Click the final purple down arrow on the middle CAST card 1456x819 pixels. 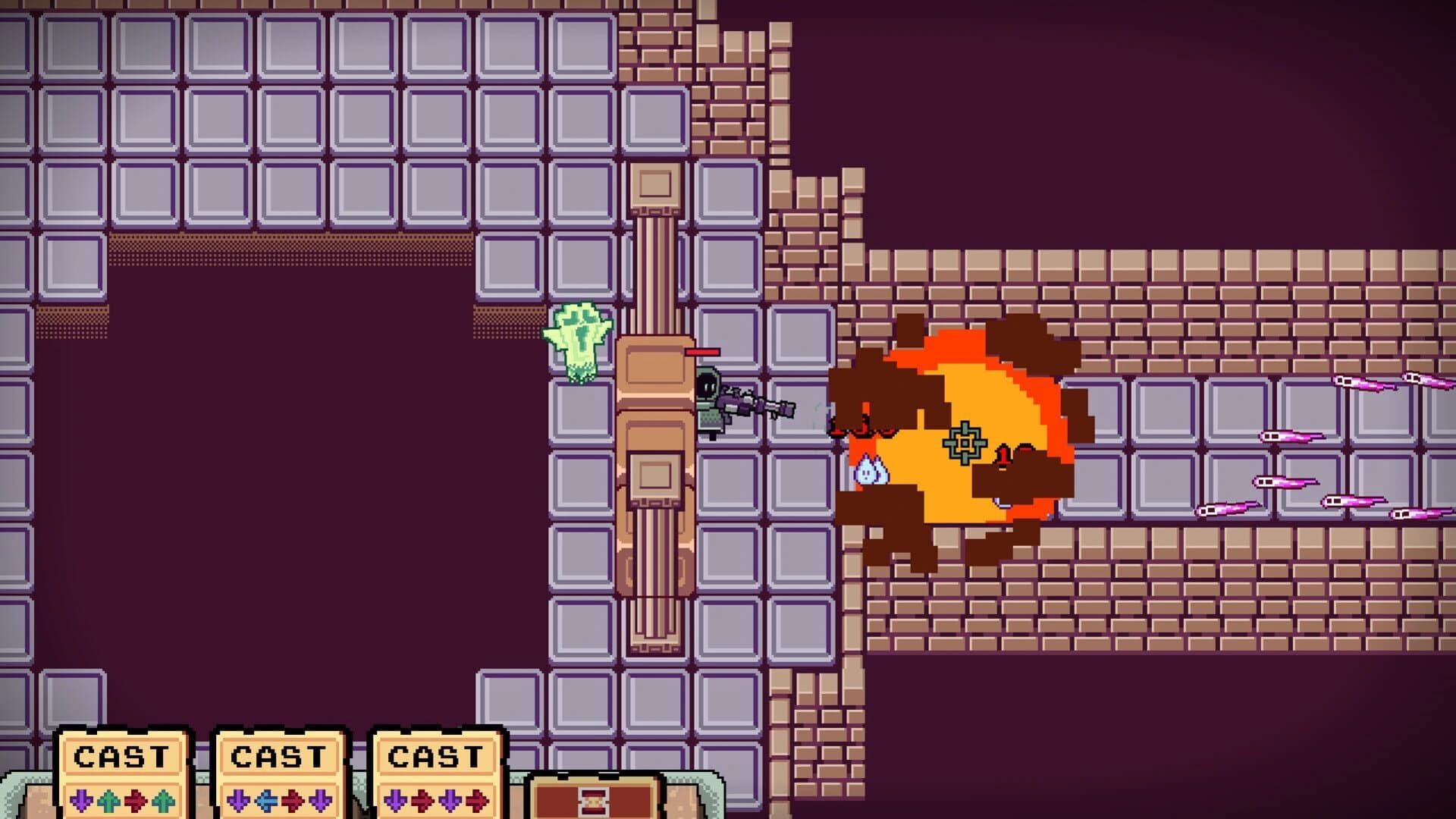point(318,800)
